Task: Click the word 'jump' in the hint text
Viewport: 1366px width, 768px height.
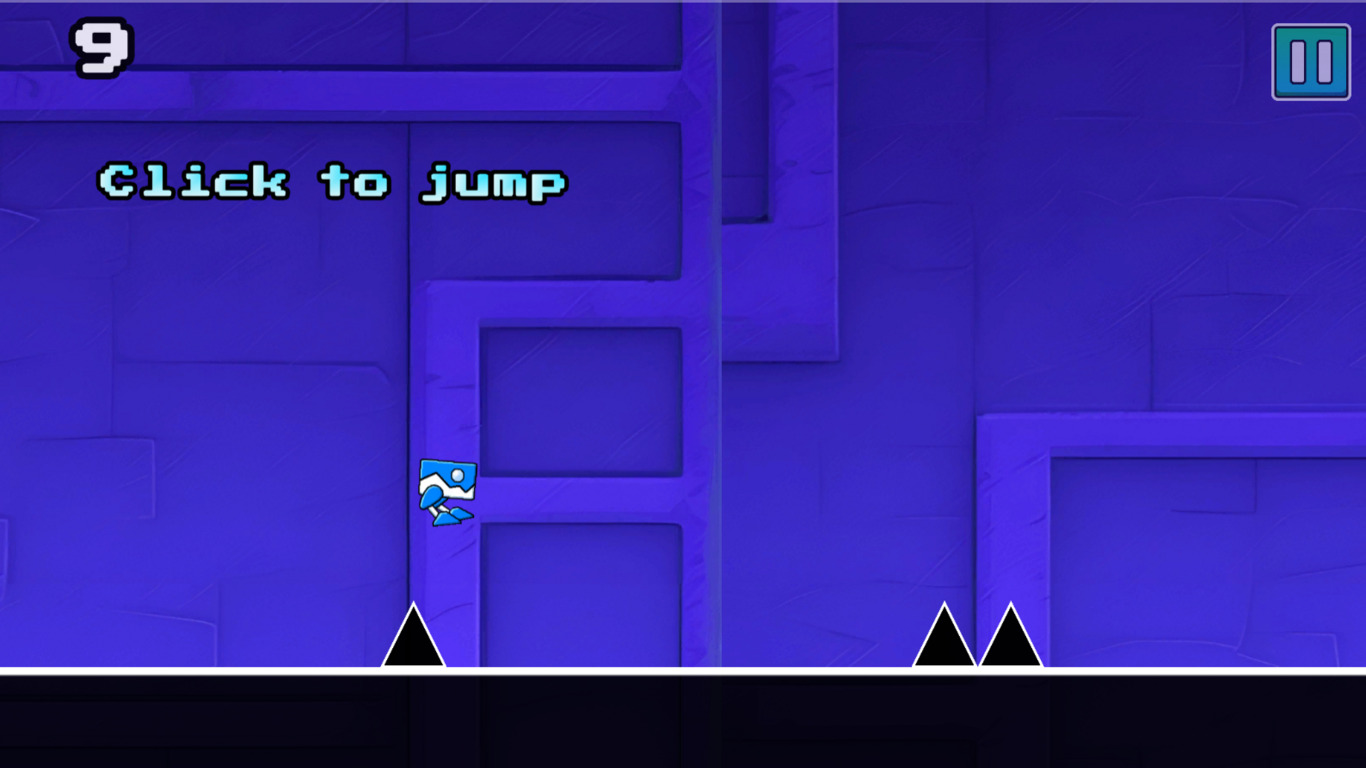Action: (x=492, y=183)
